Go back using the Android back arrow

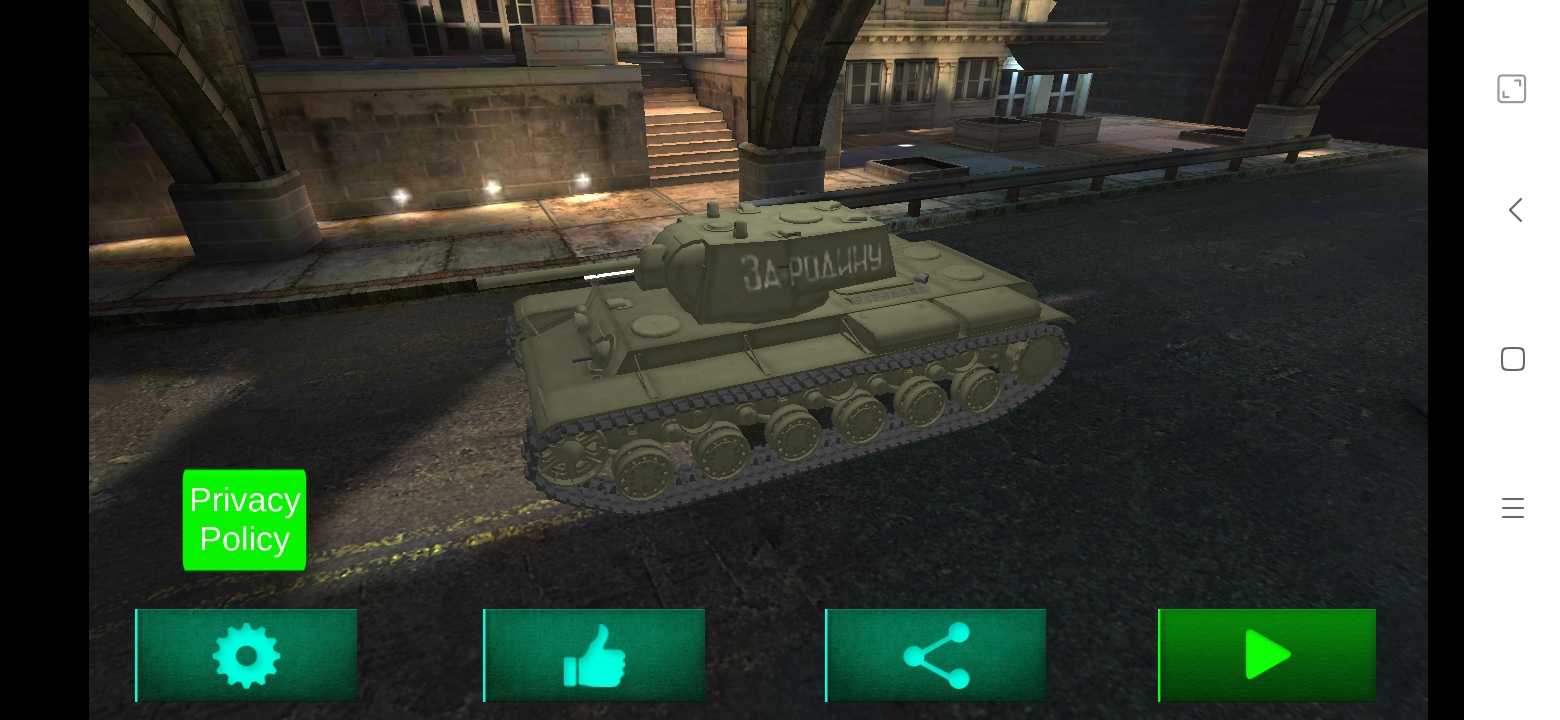click(x=1515, y=210)
